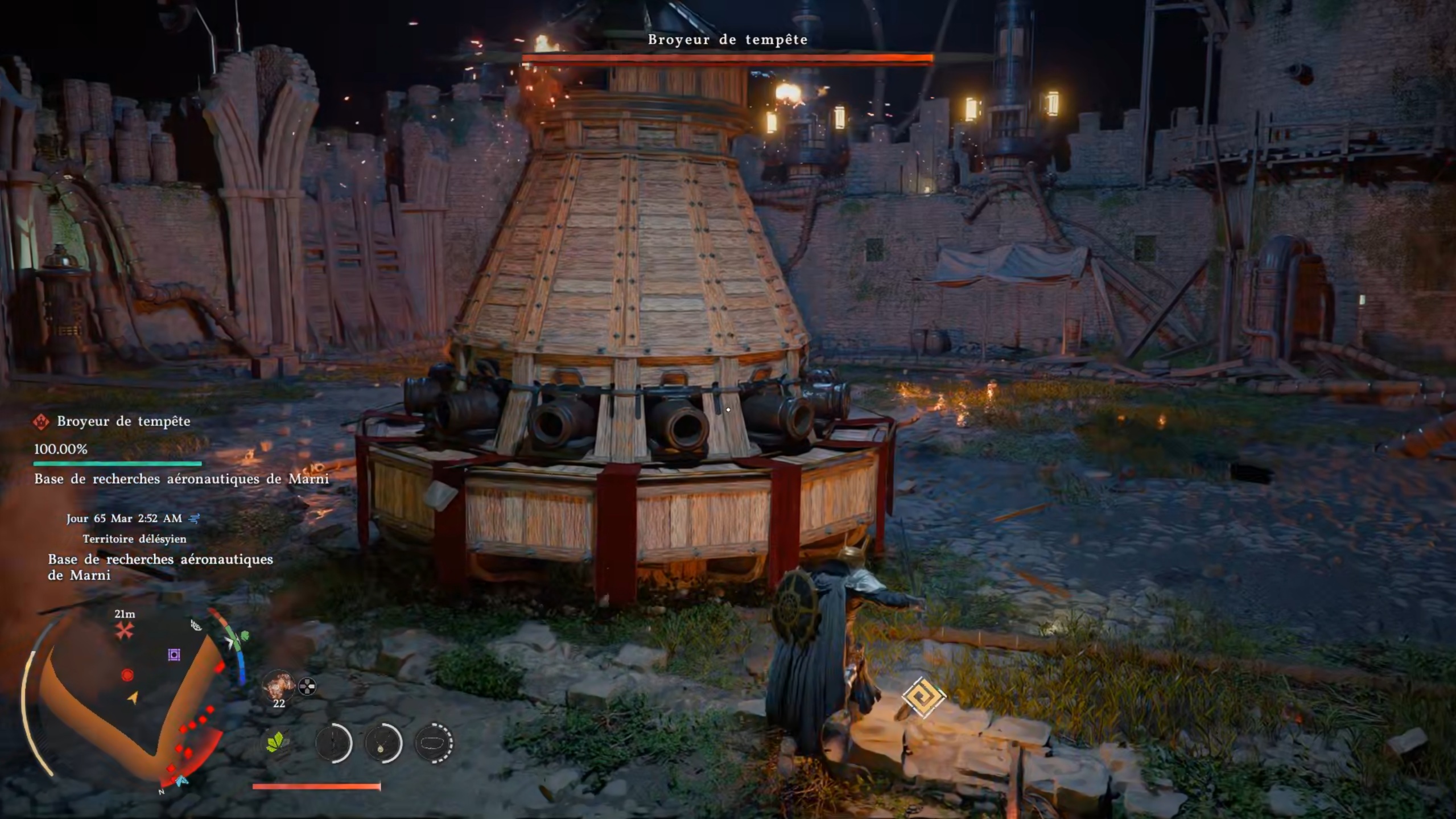This screenshot has width=1456, height=819.
Task: Select the pendant necklace slot
Action: tap(383, 743)
